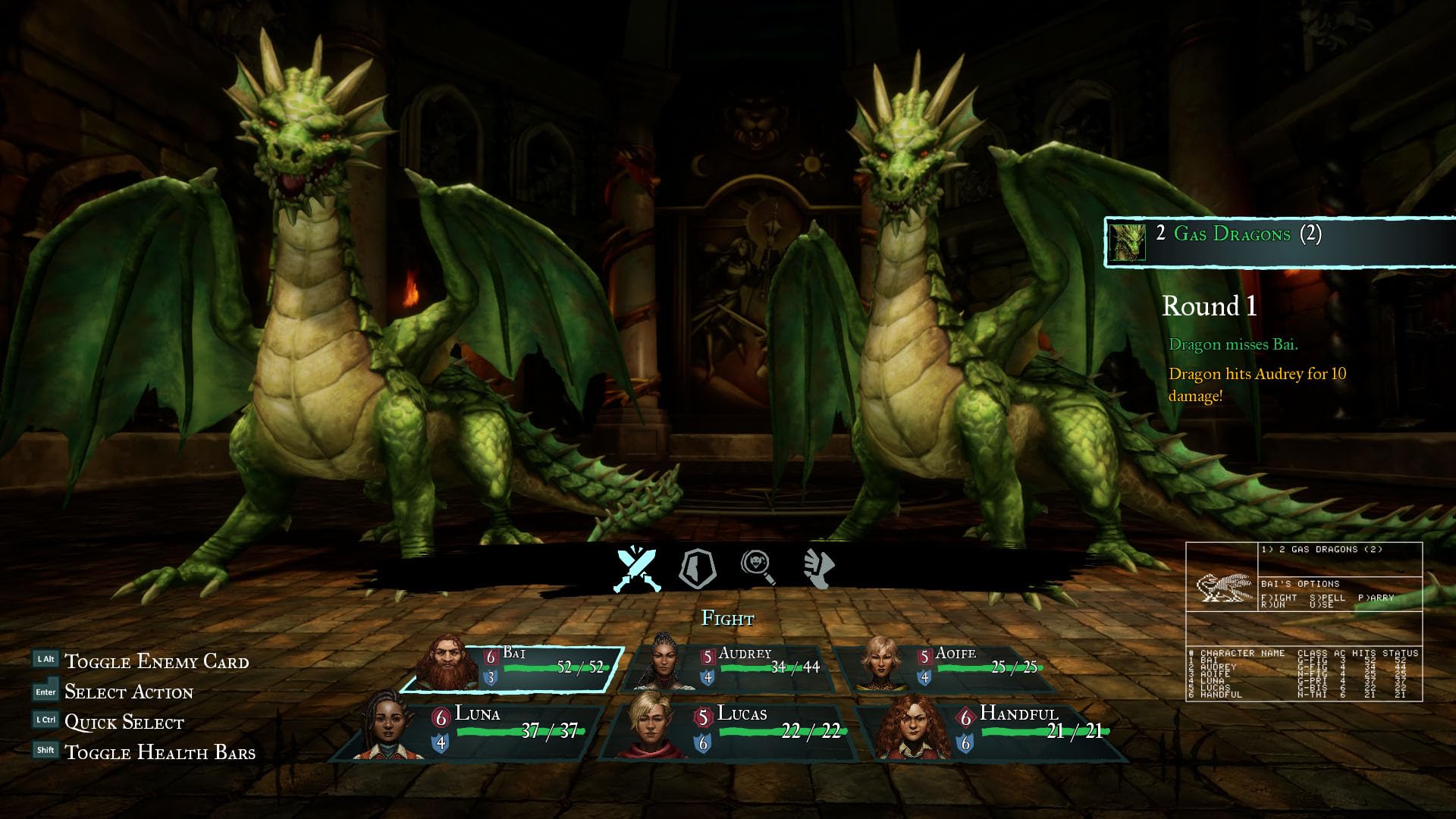Click Luna's blue shield number icon
This screenshot has width=1456, height=819.
(440, 743)
